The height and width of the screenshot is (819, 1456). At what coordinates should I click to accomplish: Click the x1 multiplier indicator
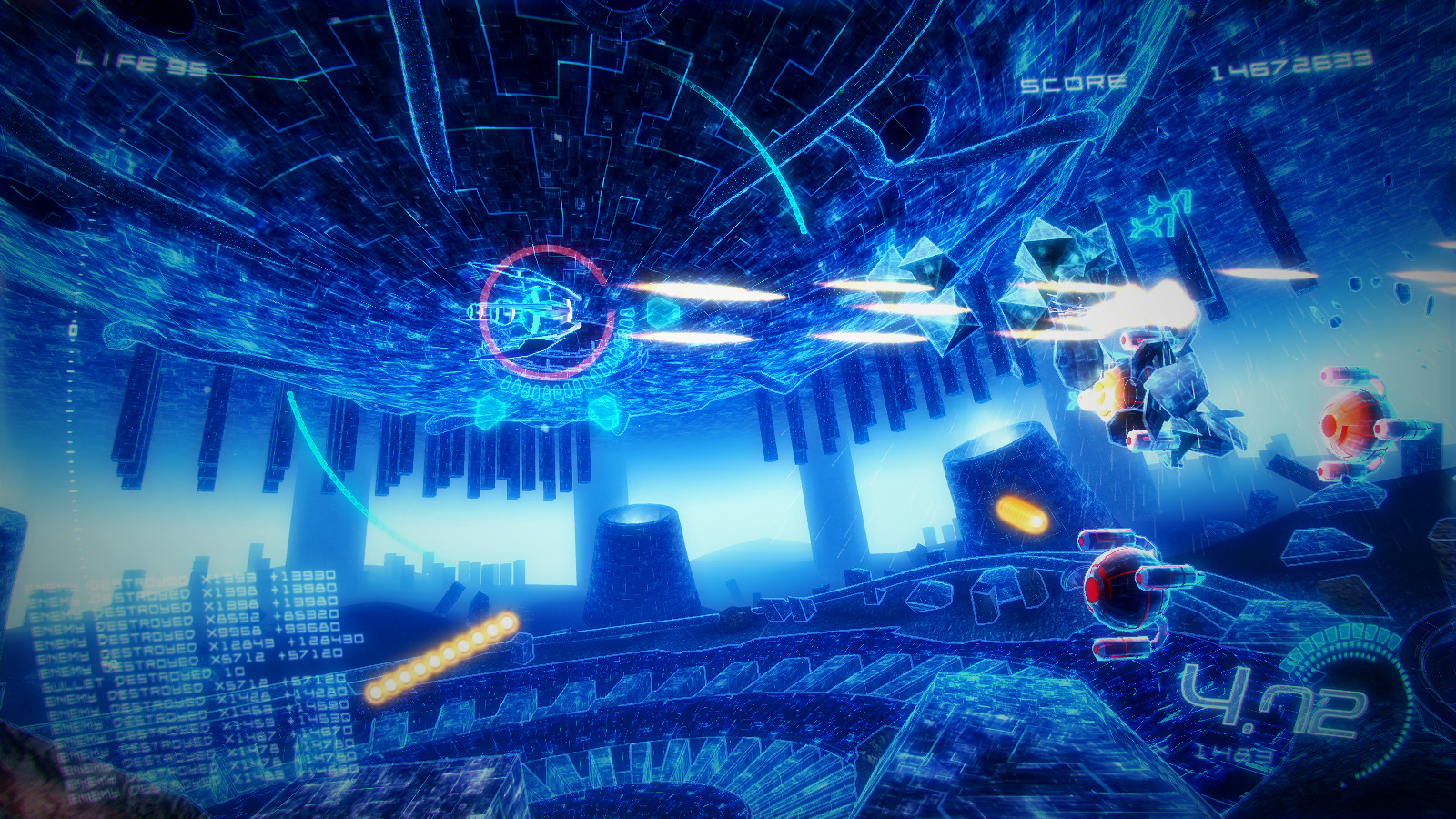1167,214
